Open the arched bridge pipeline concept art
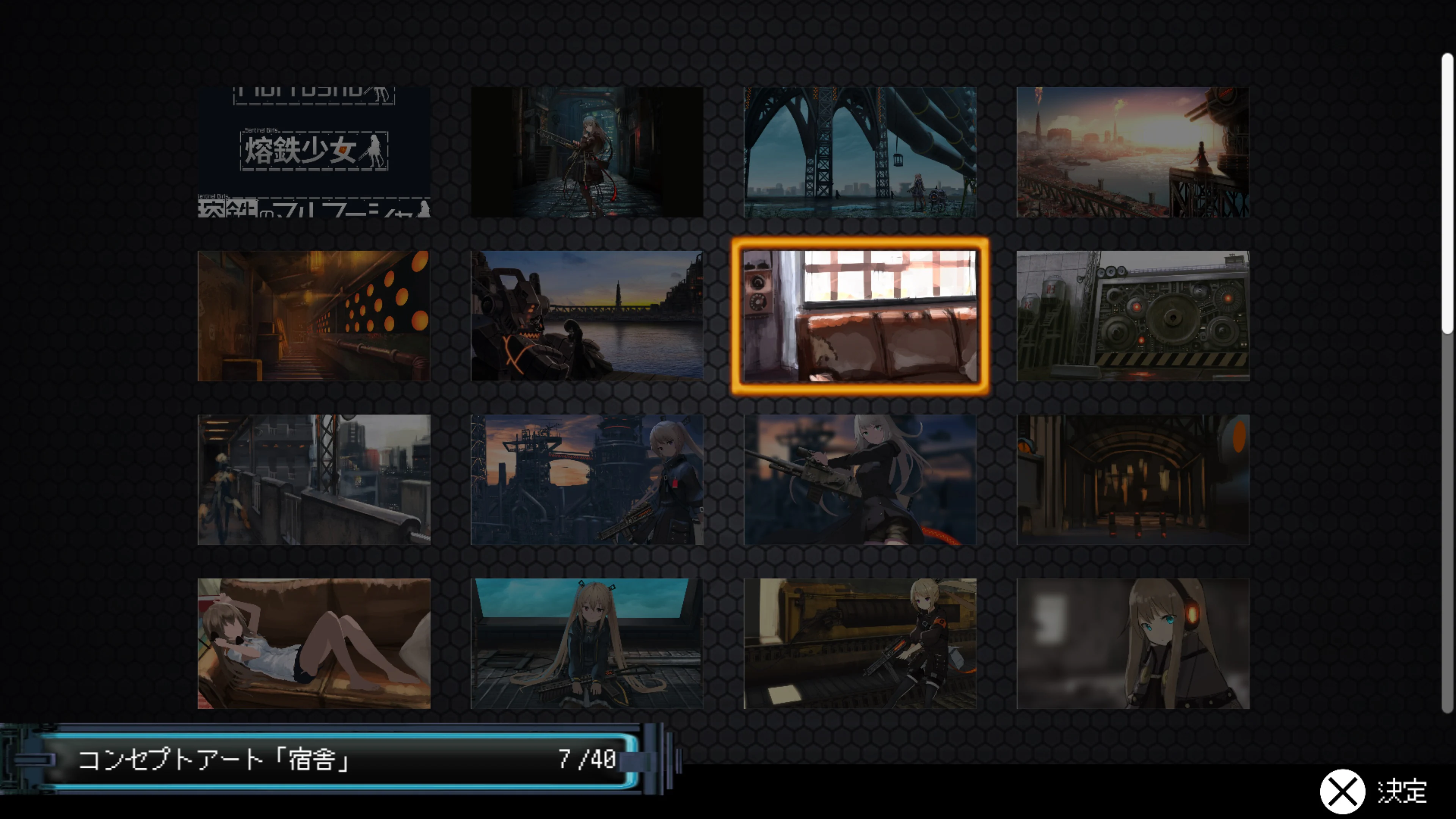Screen dimensions: 1456x819 click(x=859, y=152)
